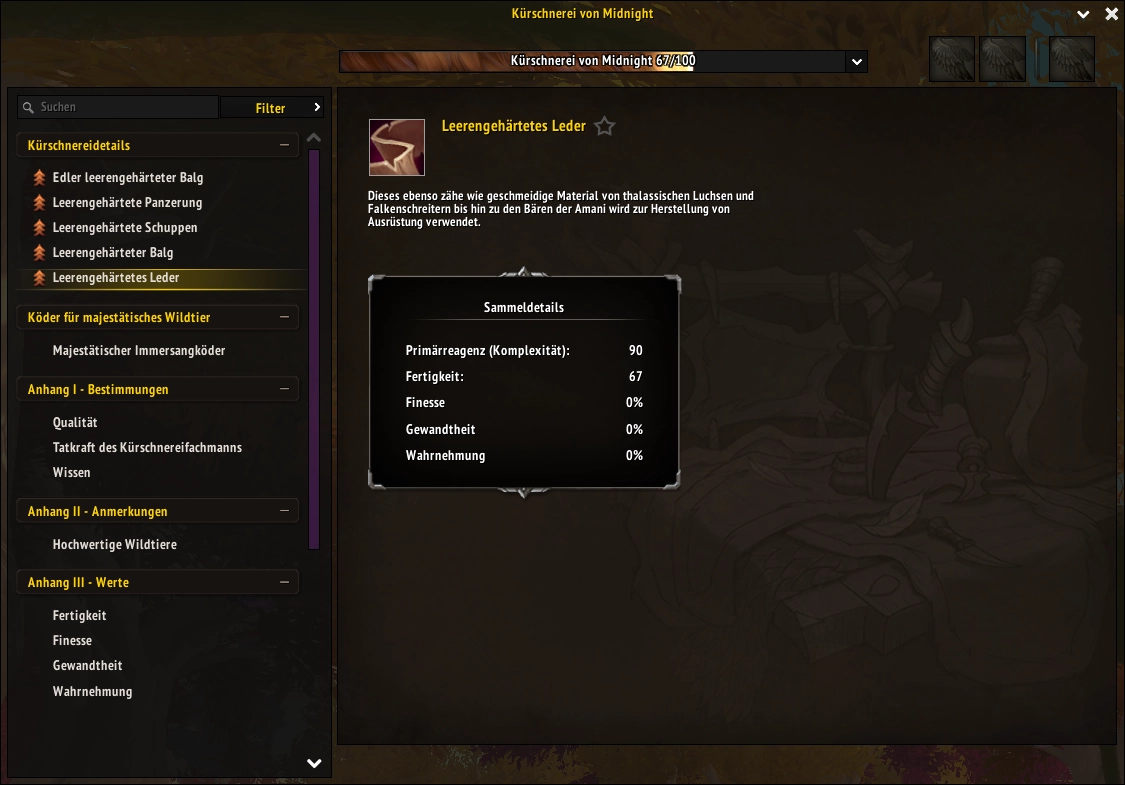Open Majestätischer Immersangköder entry
Screen dimensions: 1125x785
click(139, 351)
